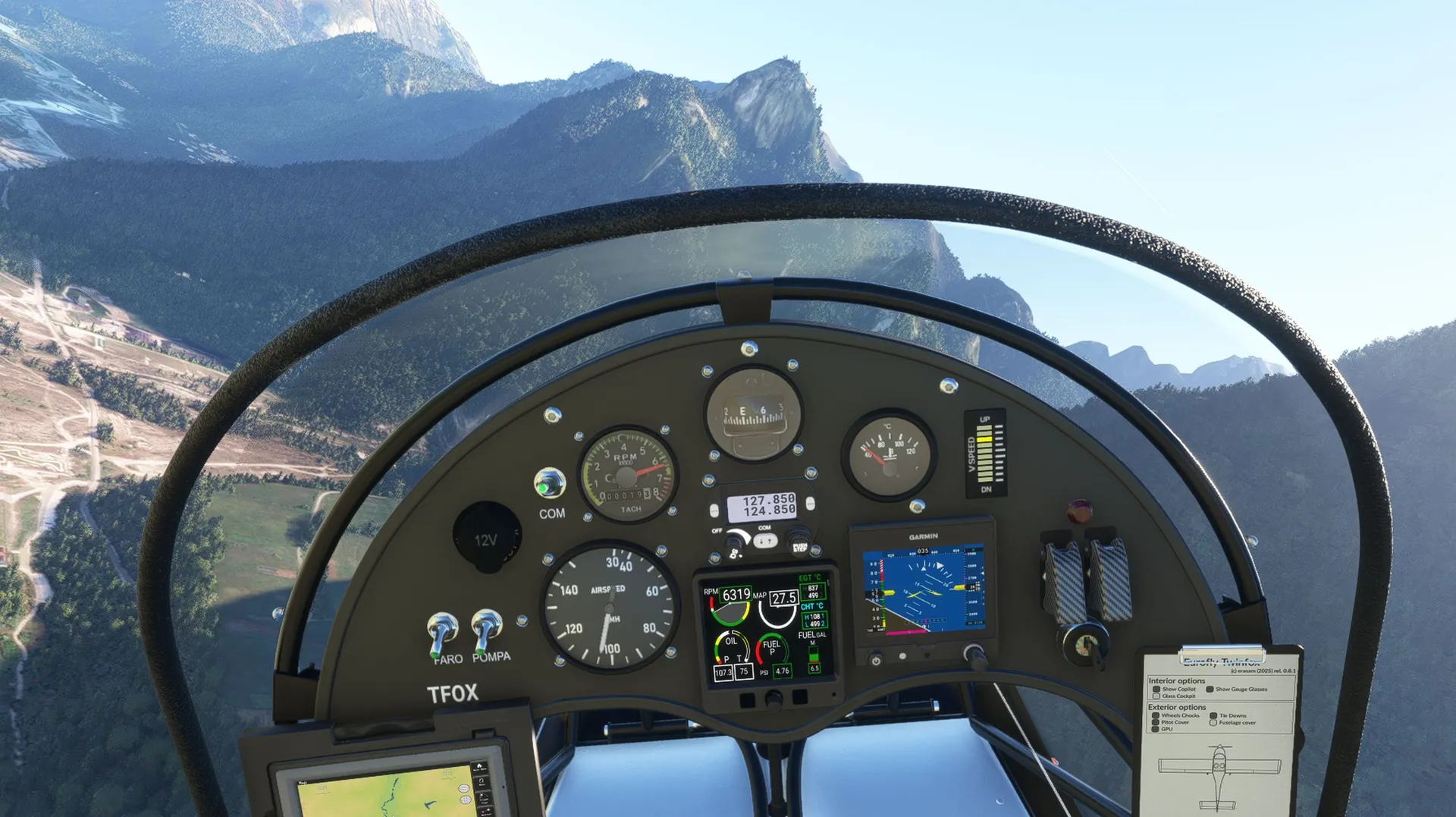Toggle the Tie Downs checkbox
The width and height of the screenshot is (1456, 817).
click(x=1213, y=715)
